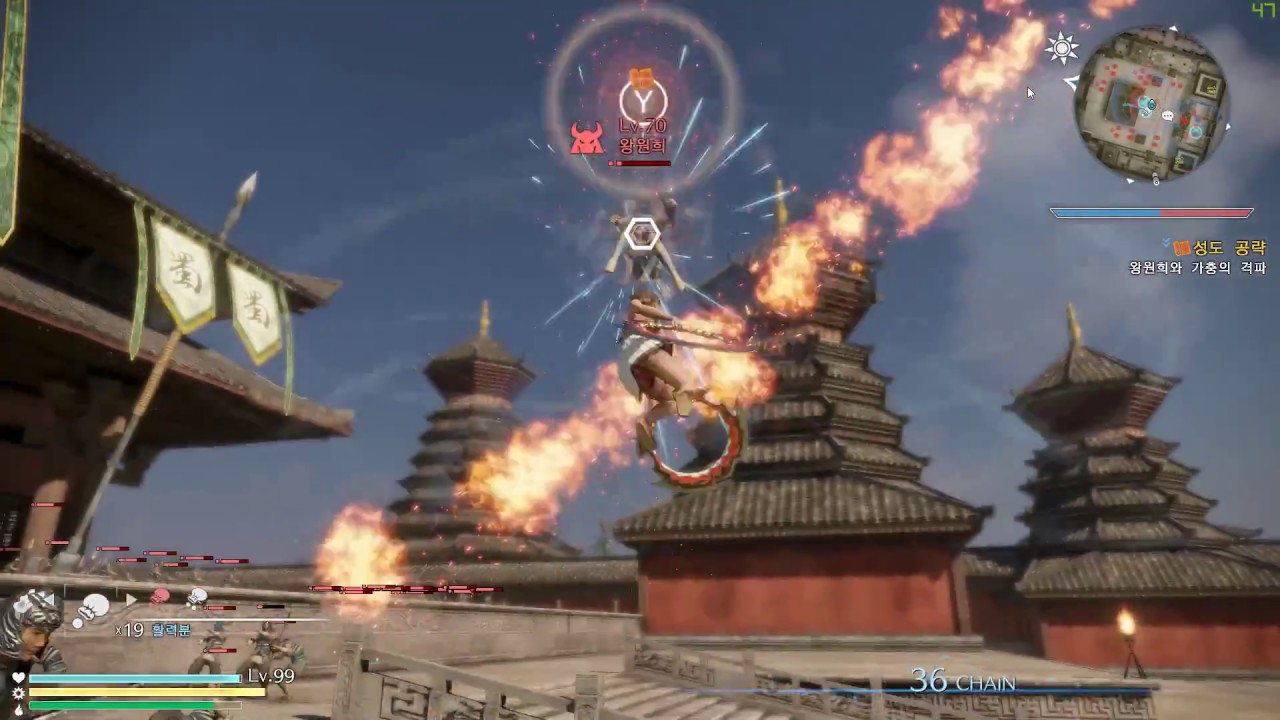Click the flame icon beside the green stamina bar
1280x720 pixels.
(17, 709)
